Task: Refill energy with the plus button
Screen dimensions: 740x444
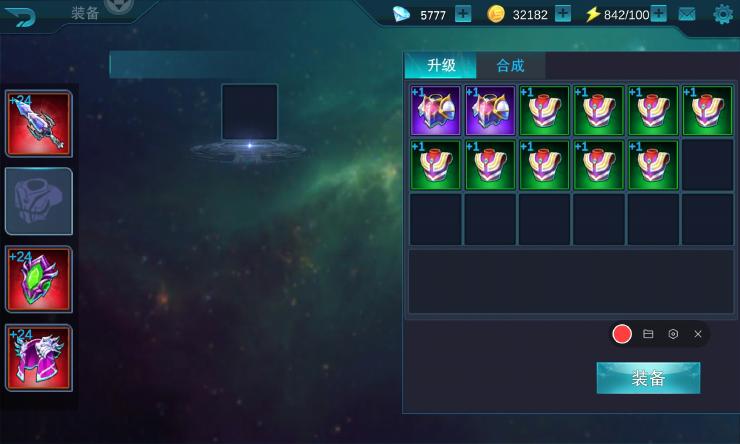Action: [659, 14]
